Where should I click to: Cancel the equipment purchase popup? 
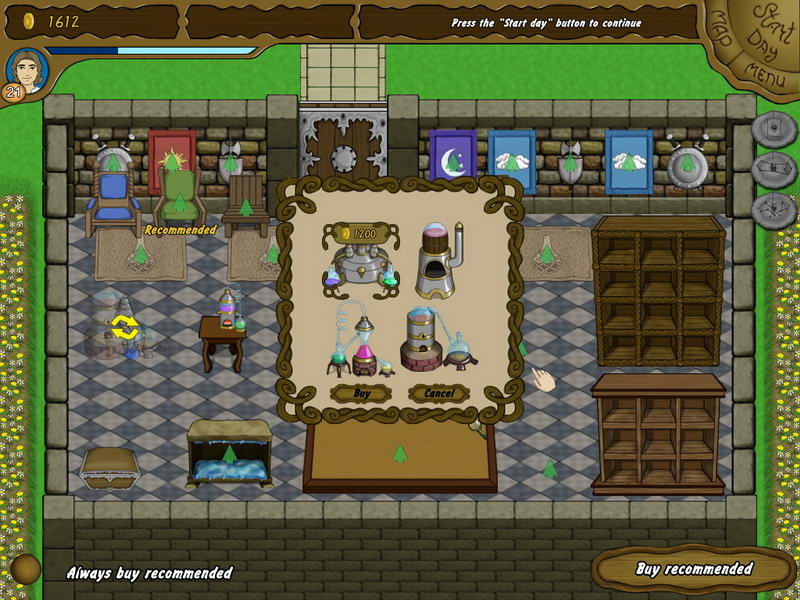point(438,393)
